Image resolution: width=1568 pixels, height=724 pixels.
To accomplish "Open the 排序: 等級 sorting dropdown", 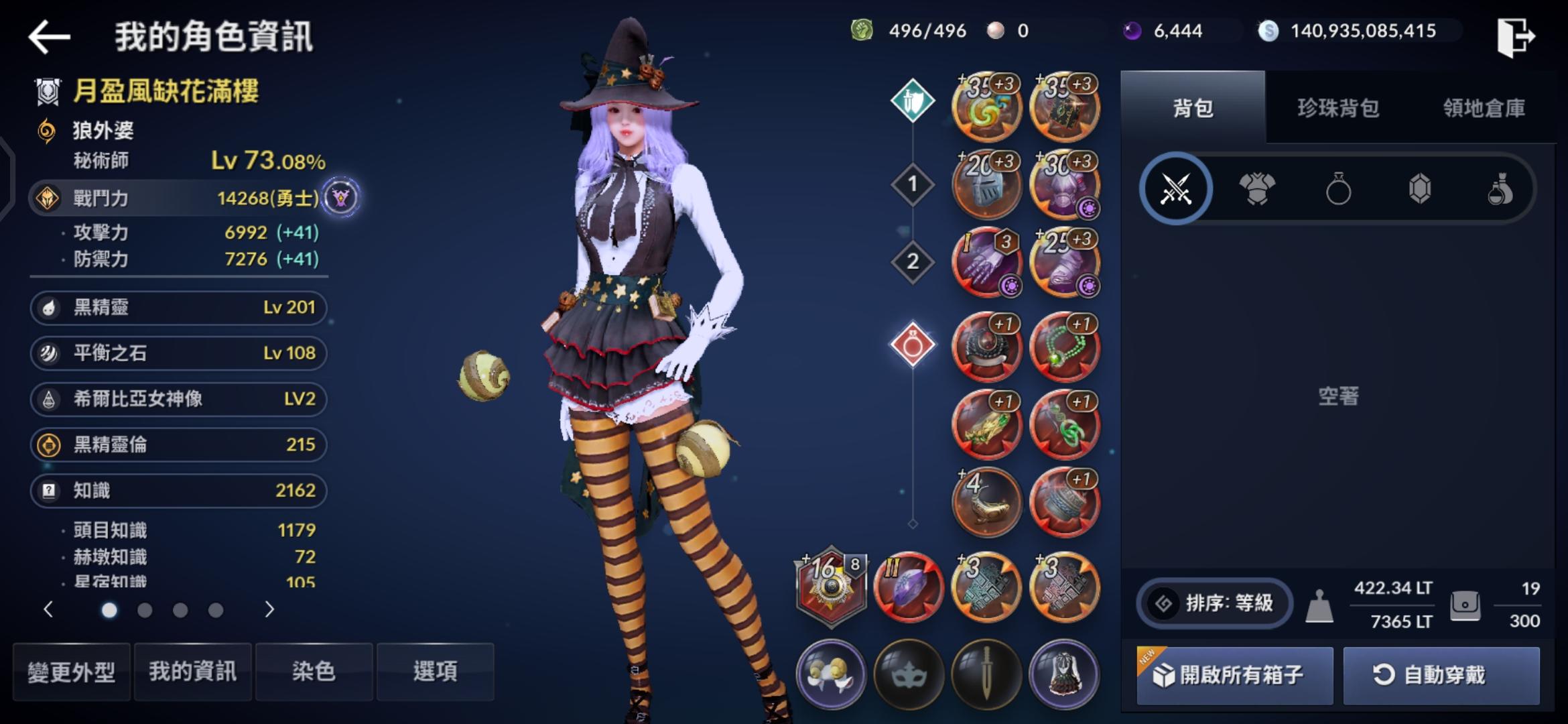I will (x=1213, y=603).
